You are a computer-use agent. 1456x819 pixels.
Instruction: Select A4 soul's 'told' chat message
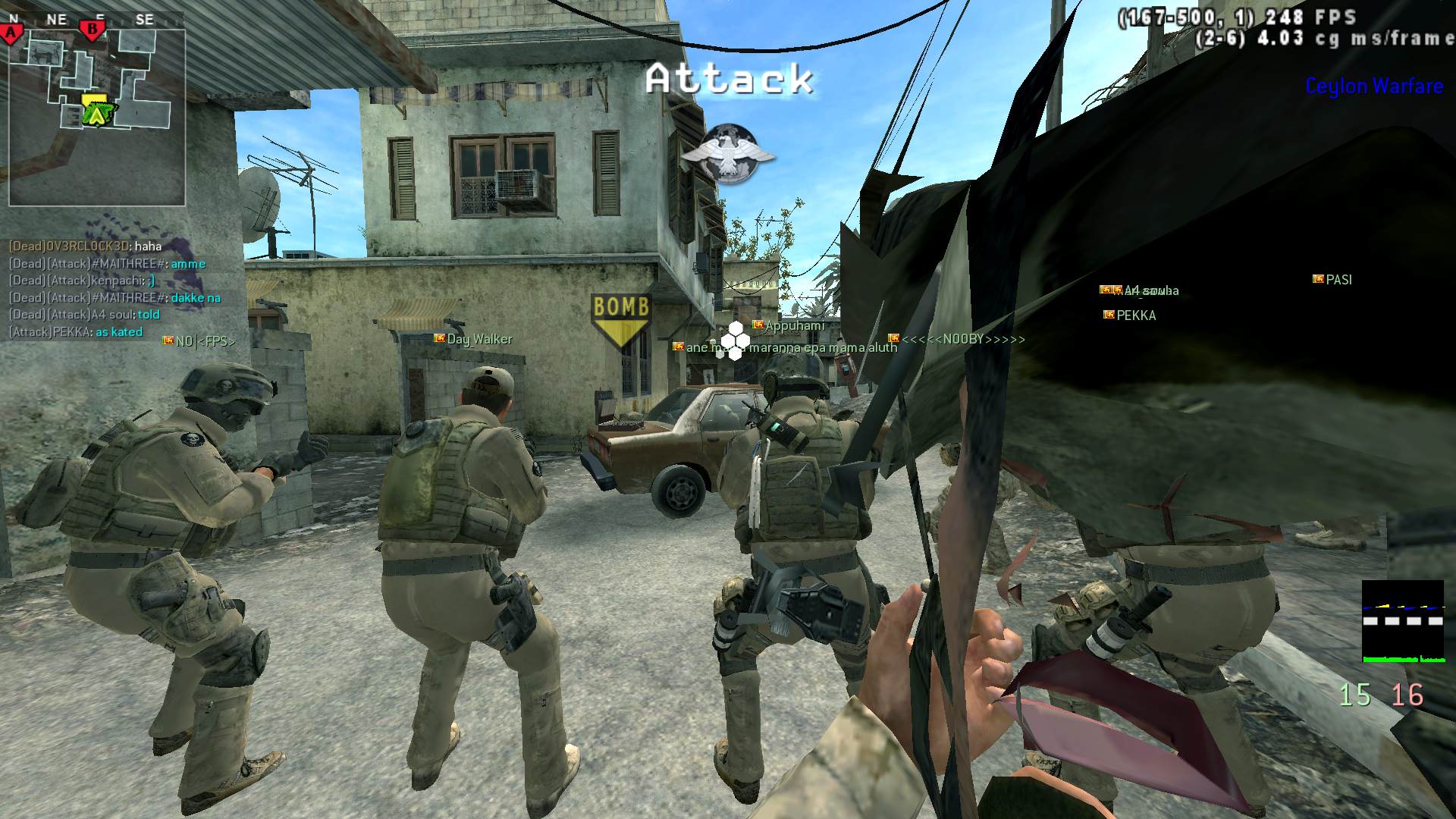click(84, 315)
